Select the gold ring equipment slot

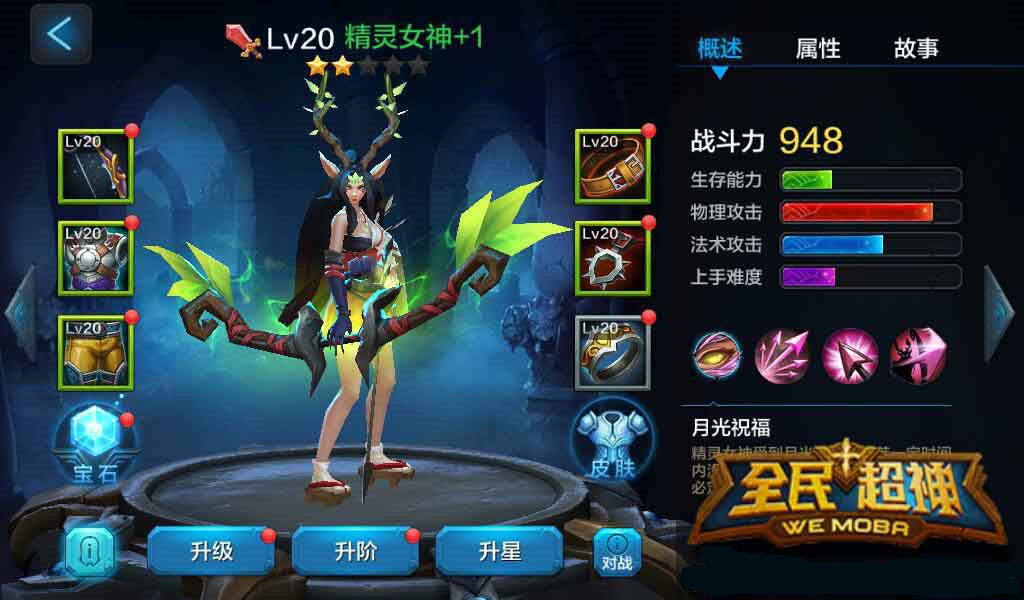[612, 352]
